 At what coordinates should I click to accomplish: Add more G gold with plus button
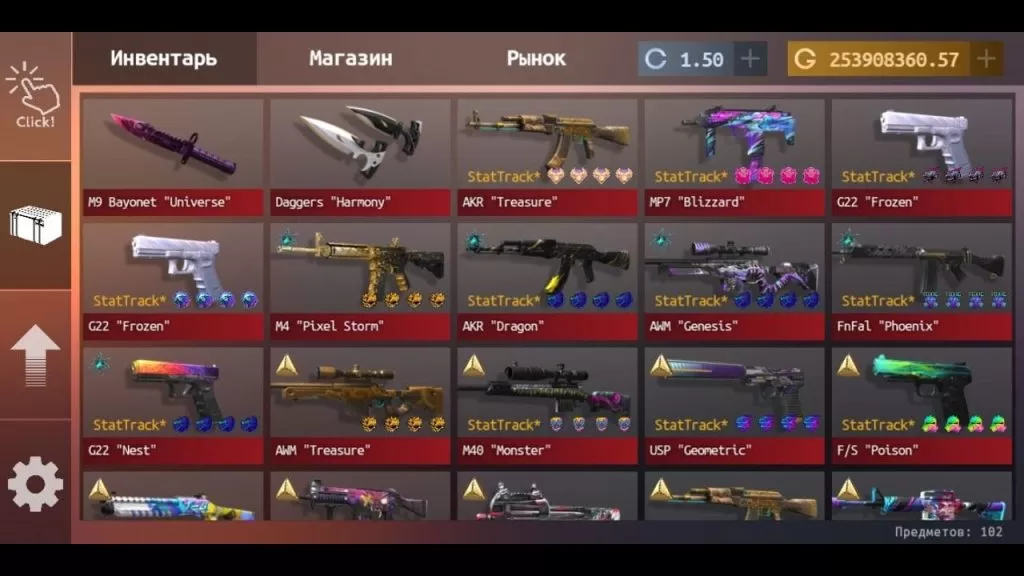[x=986, y=59]
